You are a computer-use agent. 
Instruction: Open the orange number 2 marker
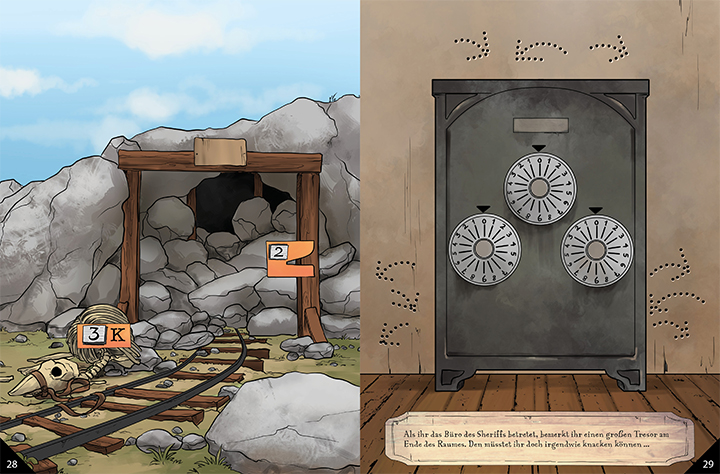[290, 258]
